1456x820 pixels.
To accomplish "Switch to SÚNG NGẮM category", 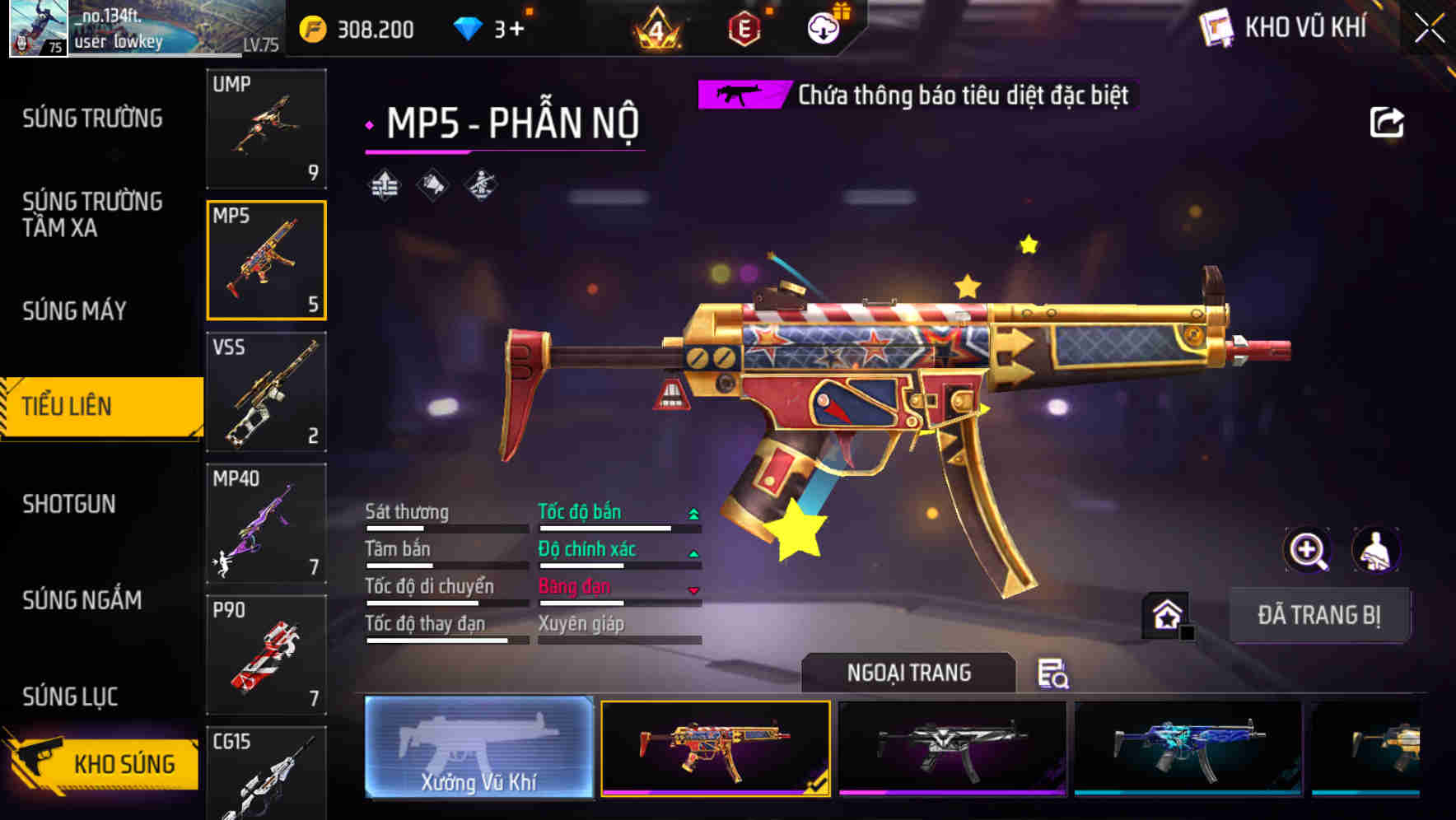I will coord(82,600).
